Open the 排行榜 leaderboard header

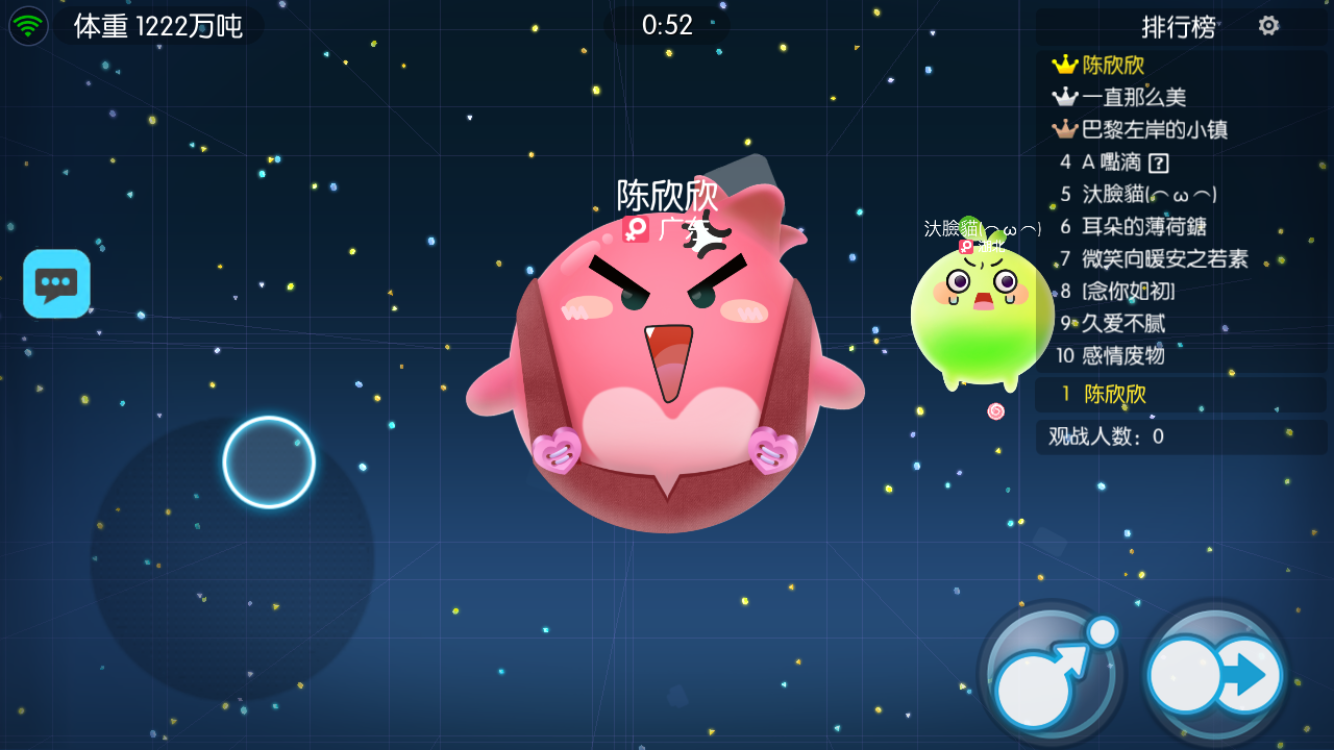tap(1177, 28)
